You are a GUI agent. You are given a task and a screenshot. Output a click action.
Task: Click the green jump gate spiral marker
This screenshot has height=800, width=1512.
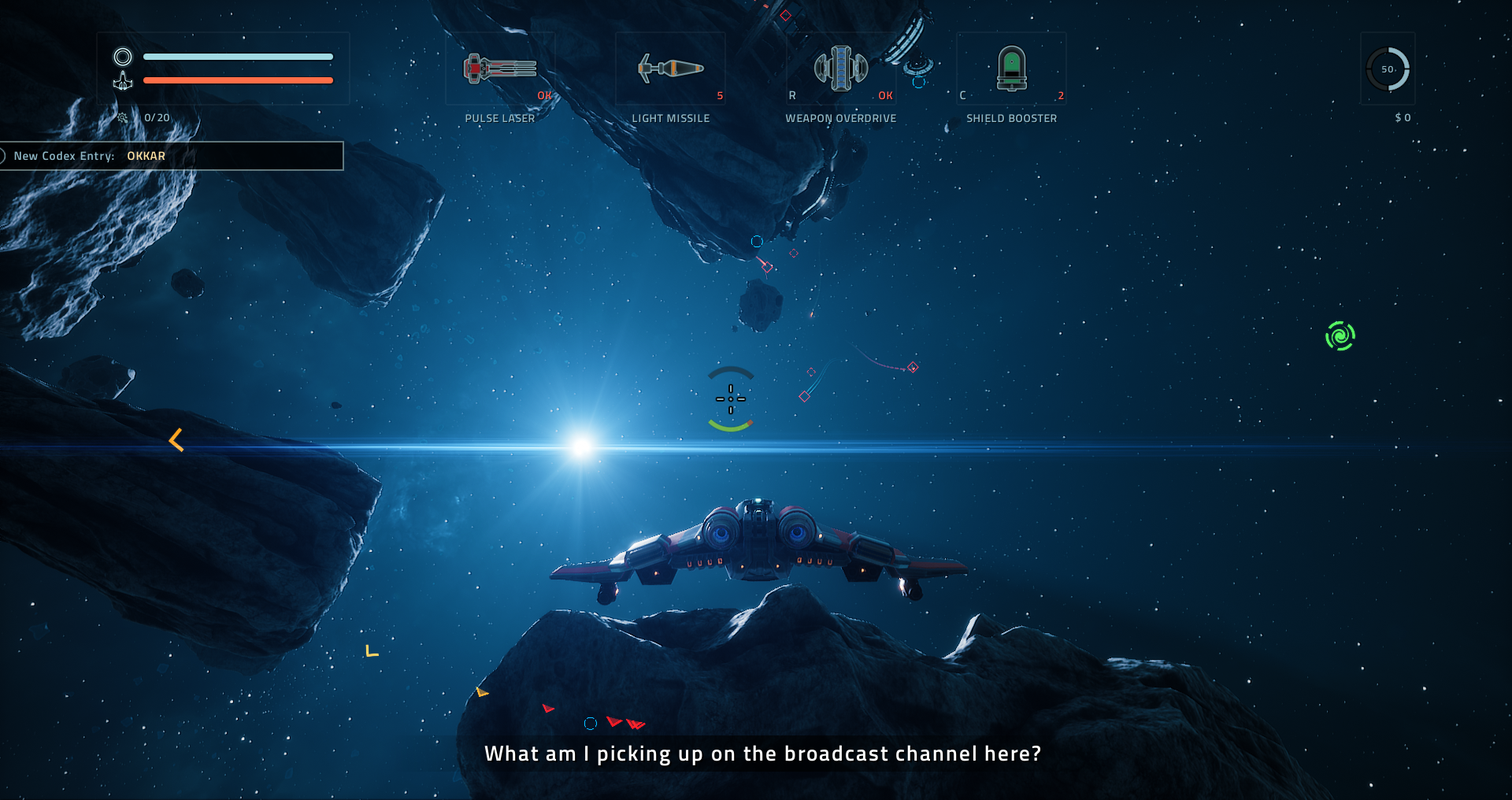pyautogui.click(x=1340, y=336)
